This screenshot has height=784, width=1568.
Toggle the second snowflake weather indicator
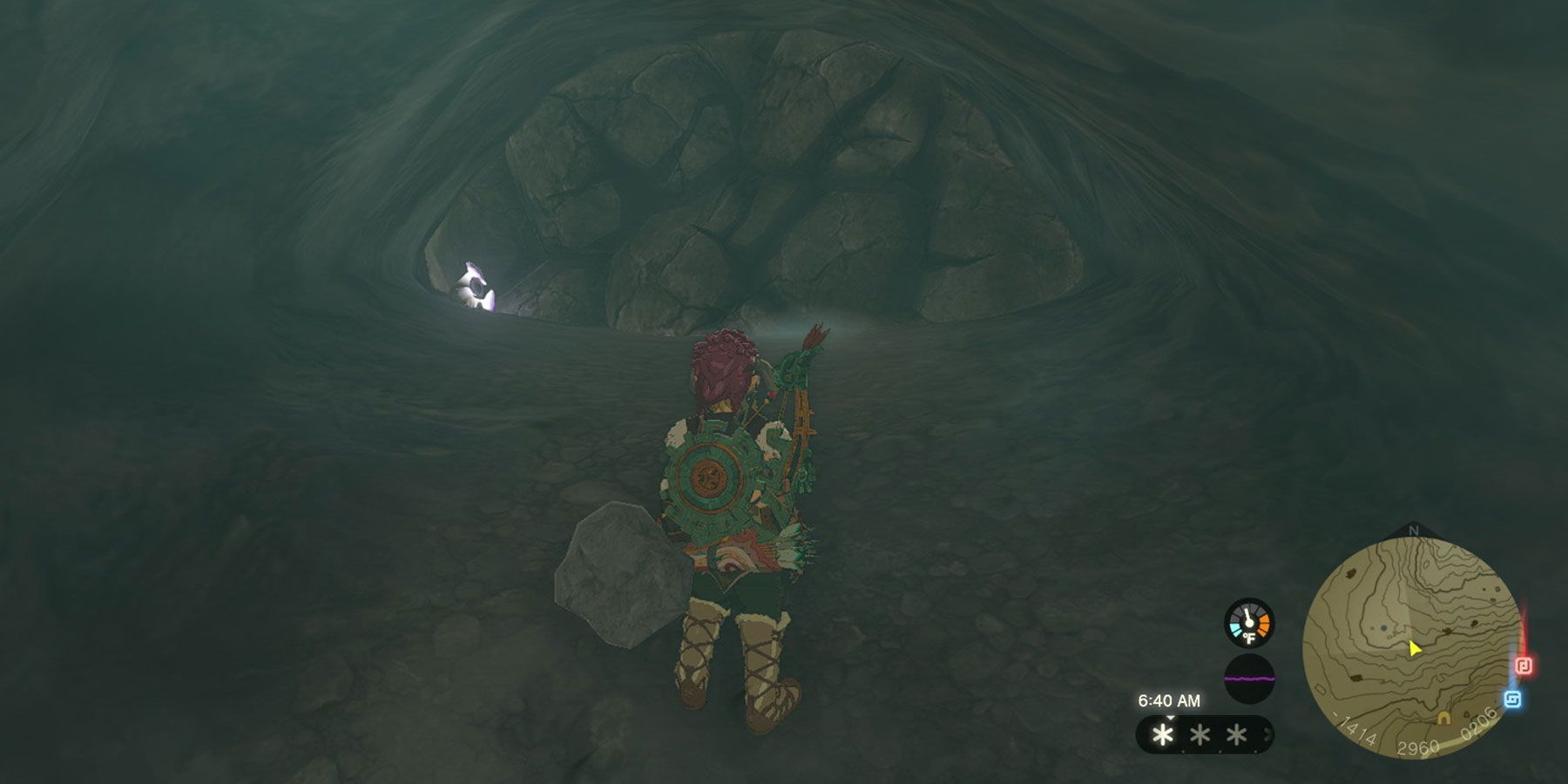click(x=1200, y=735)
